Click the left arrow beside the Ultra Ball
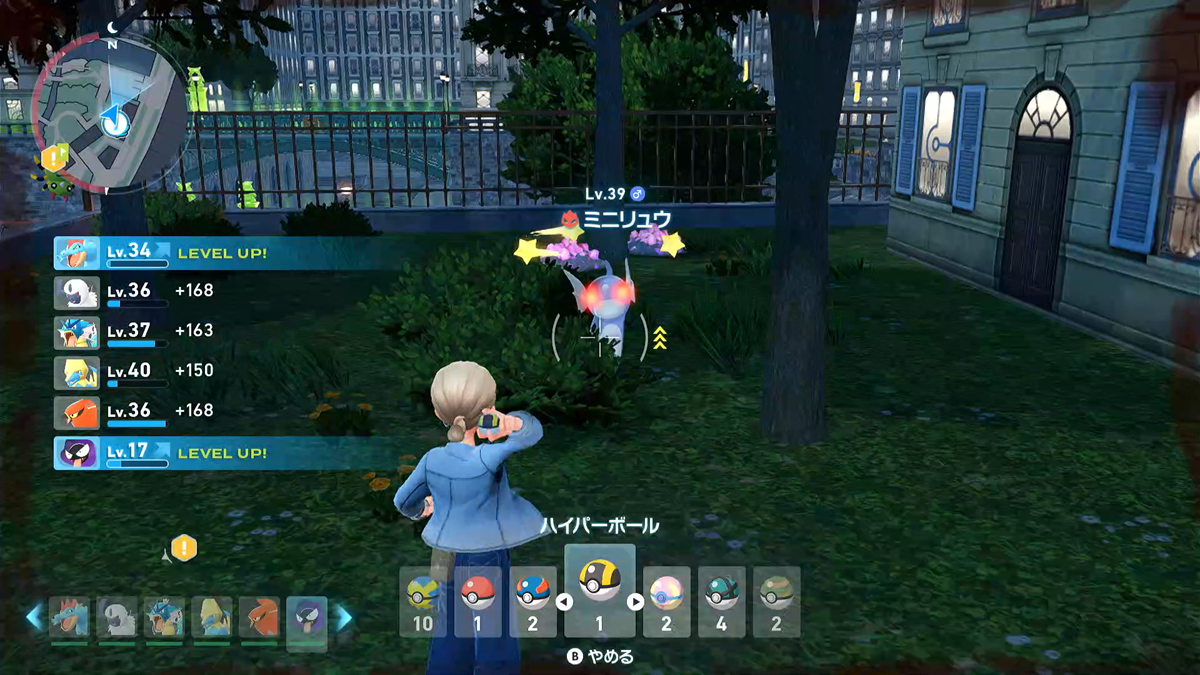Image resolution: width=1200 pixels, height=675 pixels. (562, 602)
